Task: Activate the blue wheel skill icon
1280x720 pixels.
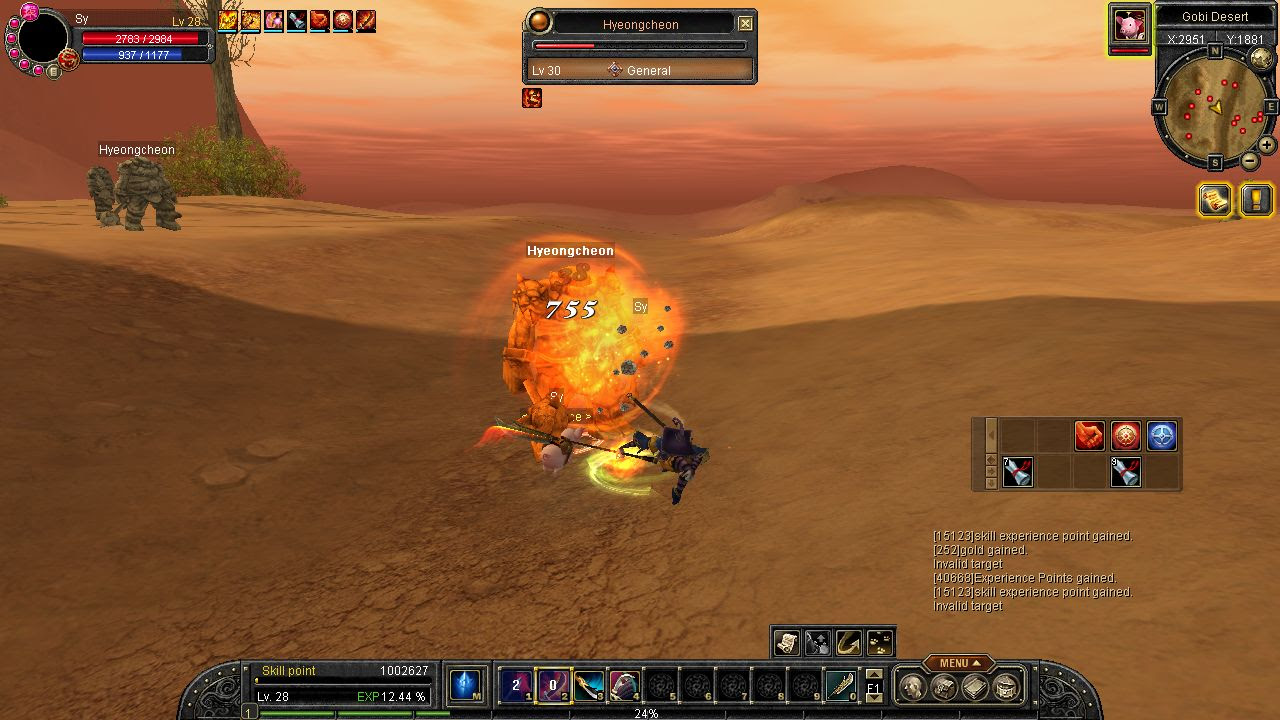Action: pyautogui.click(x=1161, y=436)
